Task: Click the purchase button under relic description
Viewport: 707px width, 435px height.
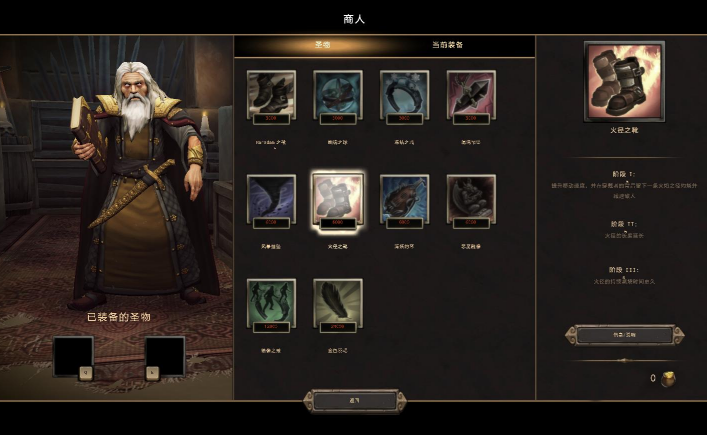Action: click(x=624, y=334)
